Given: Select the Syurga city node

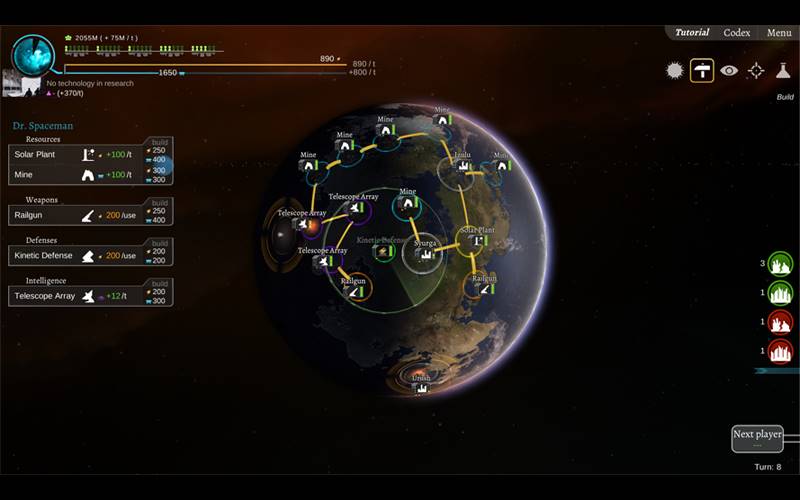Looking at the screenshot, I should (x=424, y=254).
